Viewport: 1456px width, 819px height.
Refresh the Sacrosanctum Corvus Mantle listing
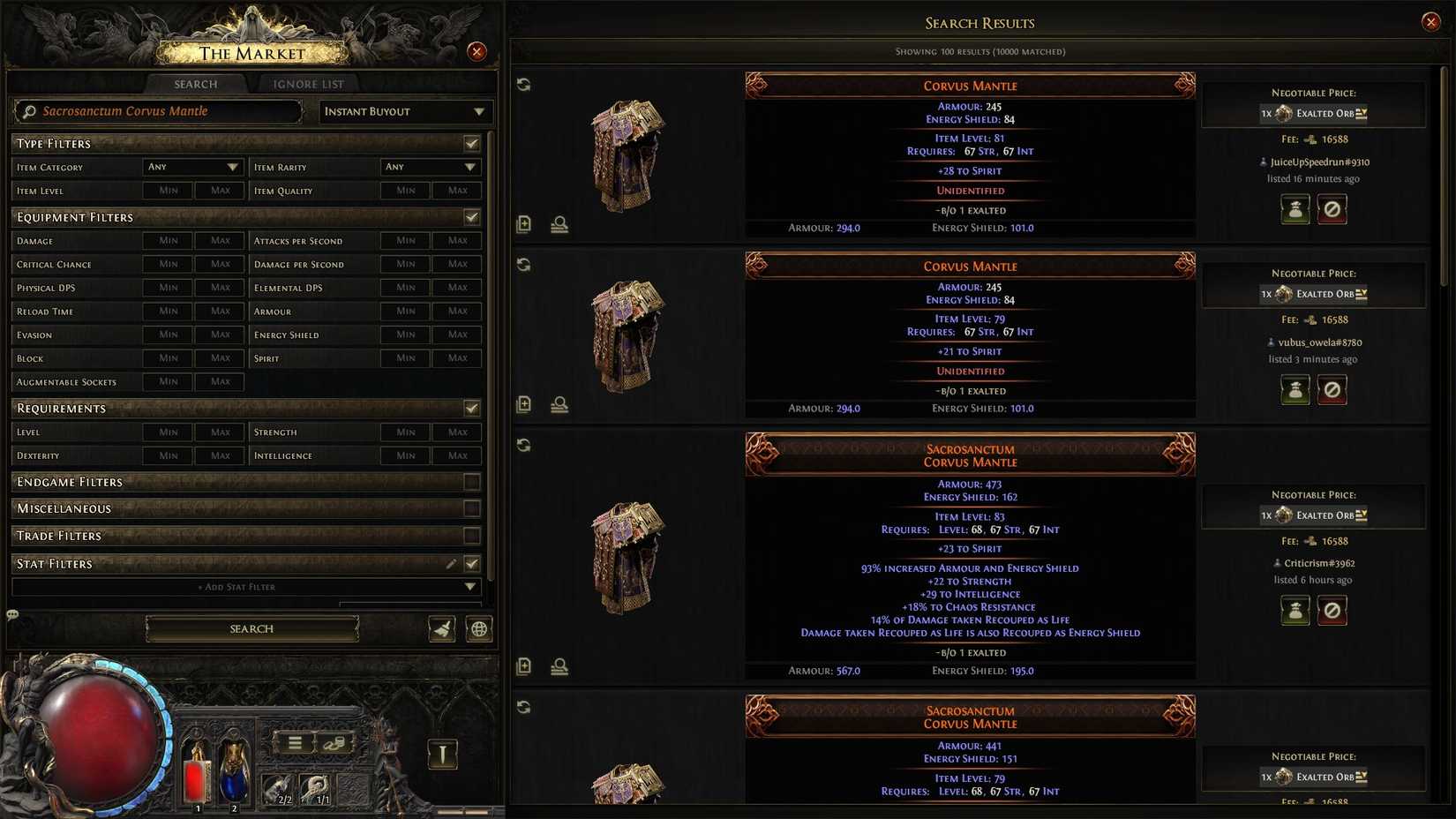tap(524, 445)
